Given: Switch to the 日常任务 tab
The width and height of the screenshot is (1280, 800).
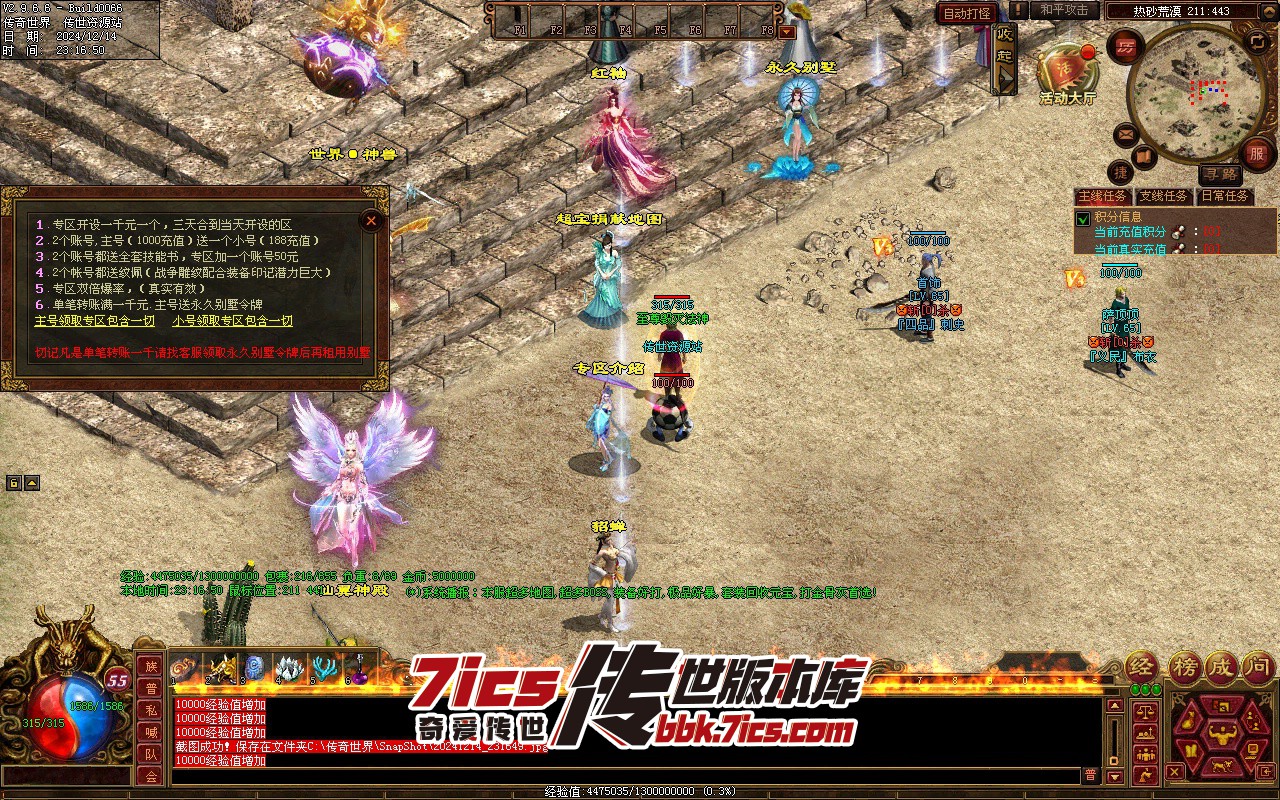Looking at the screenshot, I should click(1225, 196).
